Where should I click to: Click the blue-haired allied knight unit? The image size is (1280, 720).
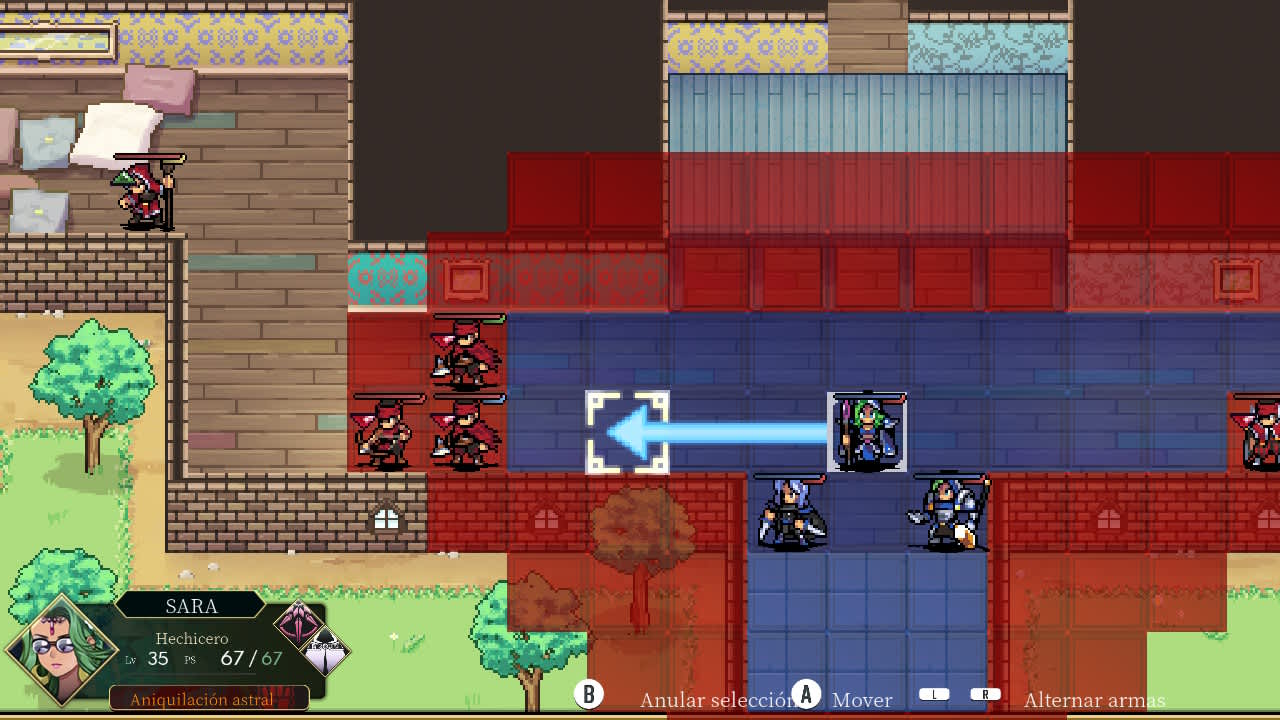point(790,515)
